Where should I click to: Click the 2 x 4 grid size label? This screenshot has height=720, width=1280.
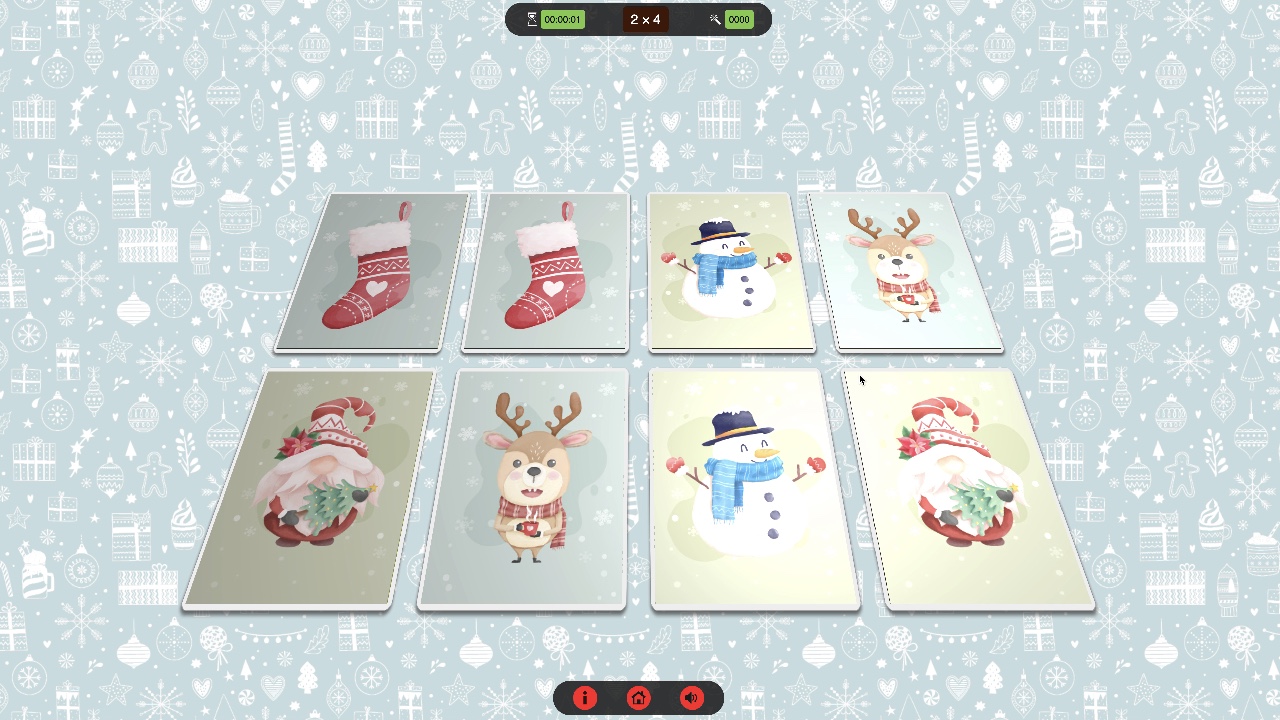coord(645,19)
